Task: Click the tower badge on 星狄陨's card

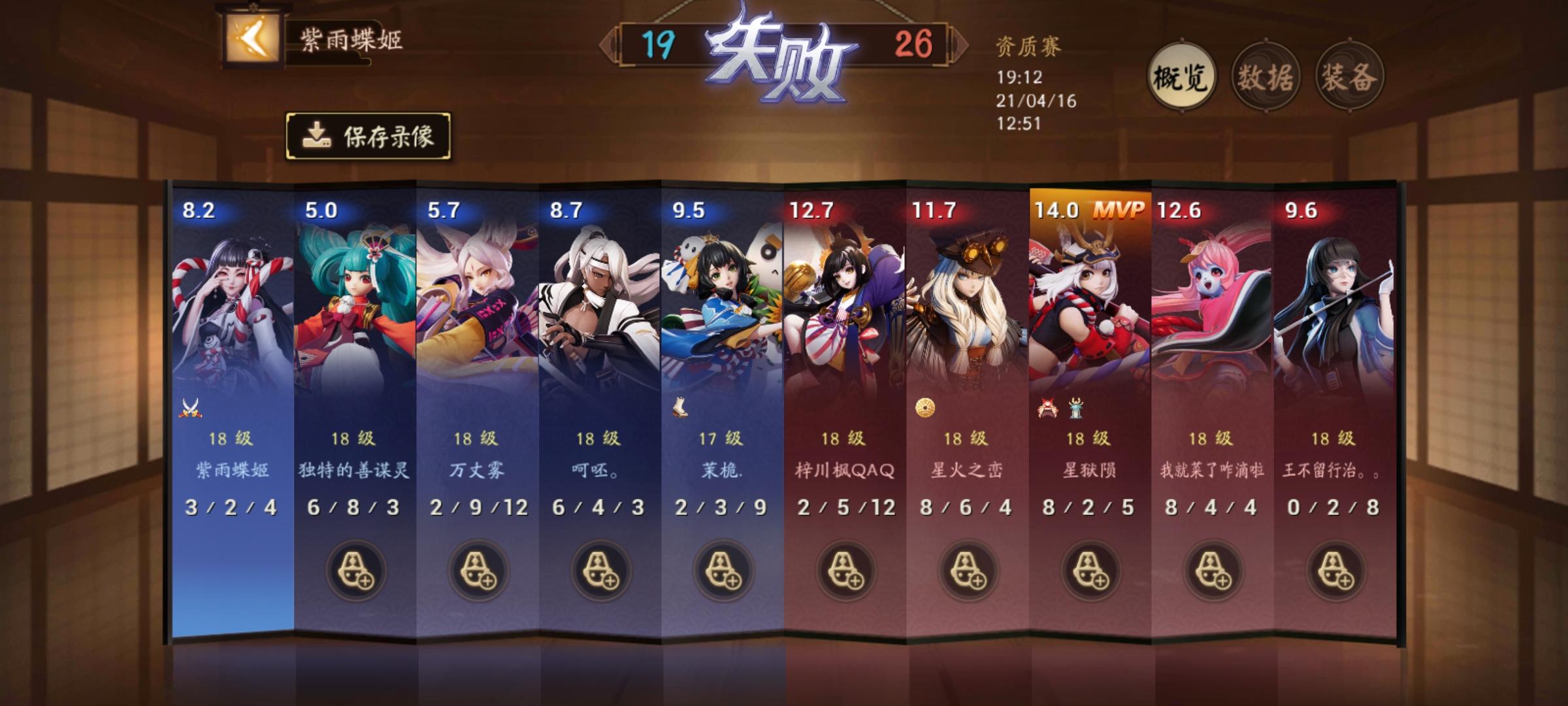Action: [1075, 409]
